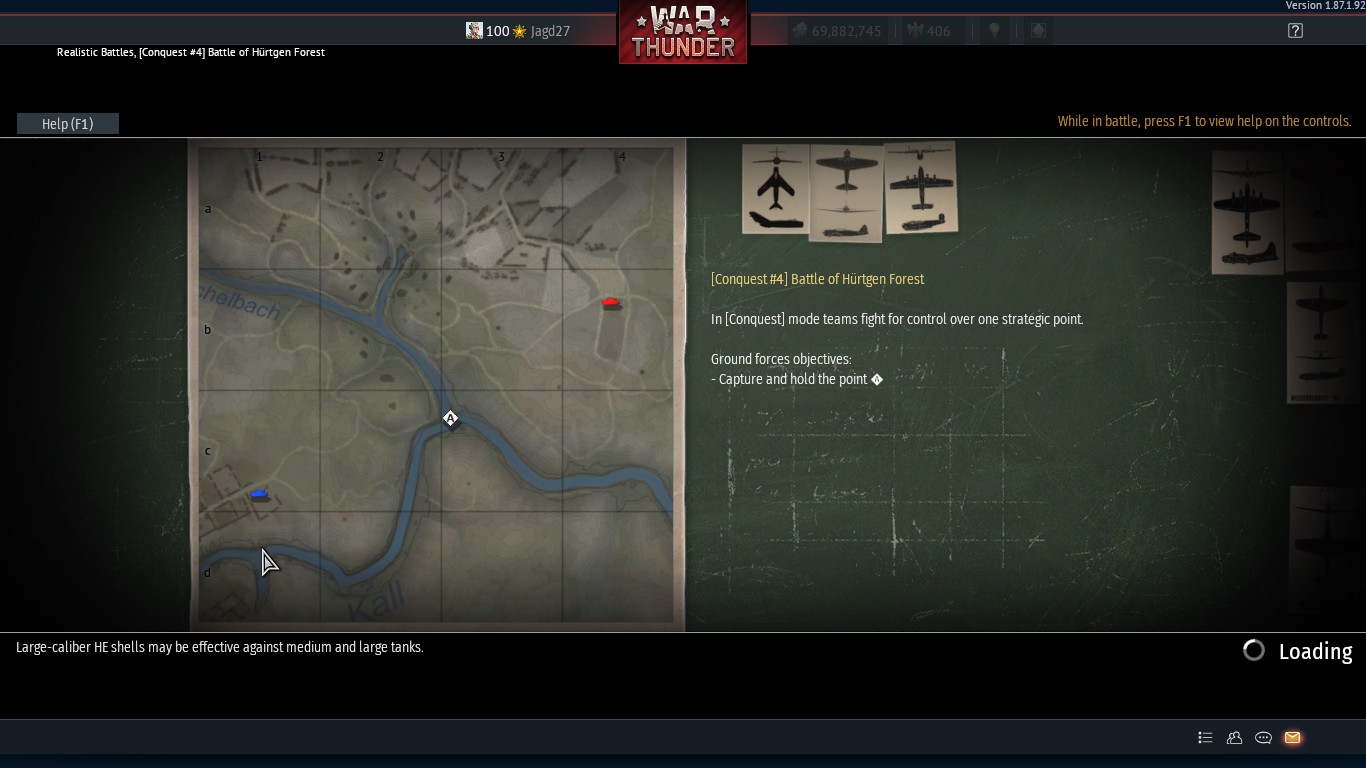Click the question mark help icon

coord(1295,31)
